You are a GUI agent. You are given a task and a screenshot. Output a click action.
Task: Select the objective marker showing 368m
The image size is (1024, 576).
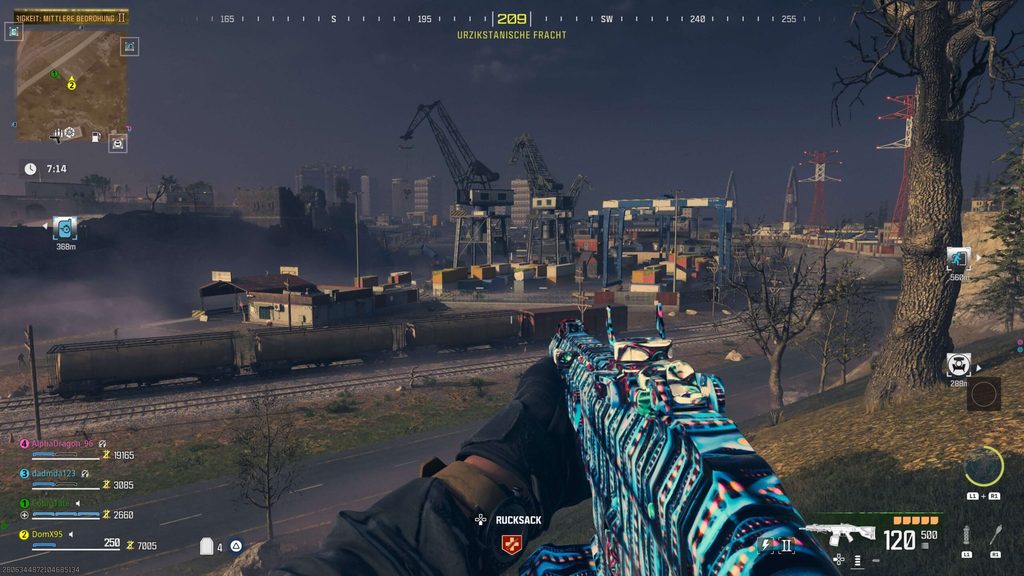pos(65,228)
